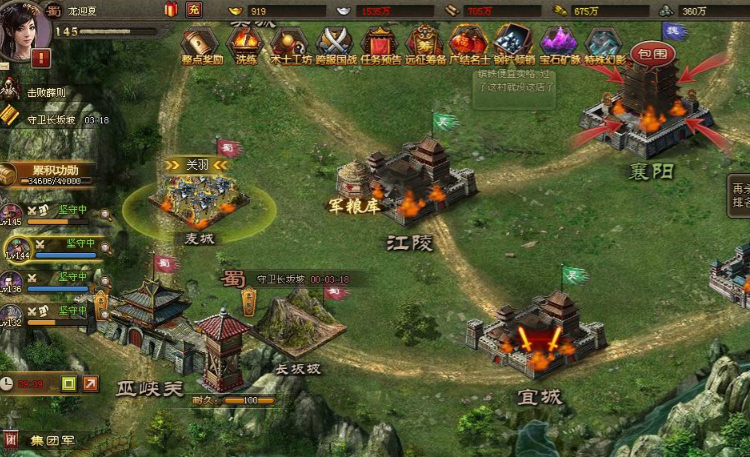Open the 宝石矿脉 gem mine icon
The width and height of the screenshot is (750, 457).
point(558,43)
